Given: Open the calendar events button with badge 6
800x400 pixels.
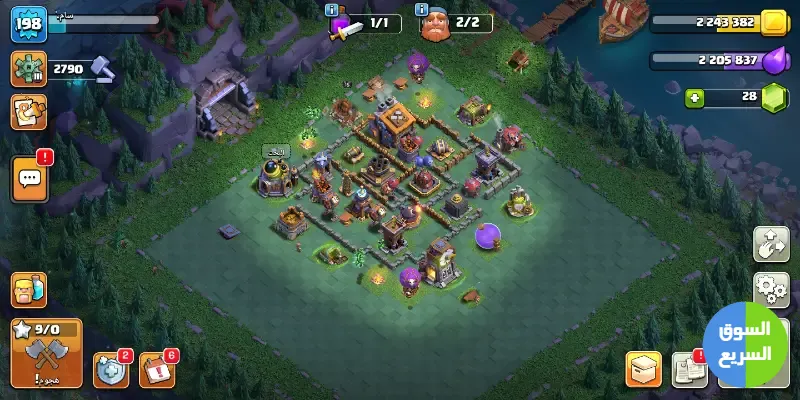Looking at the screenshot, I should pos(156,370).
